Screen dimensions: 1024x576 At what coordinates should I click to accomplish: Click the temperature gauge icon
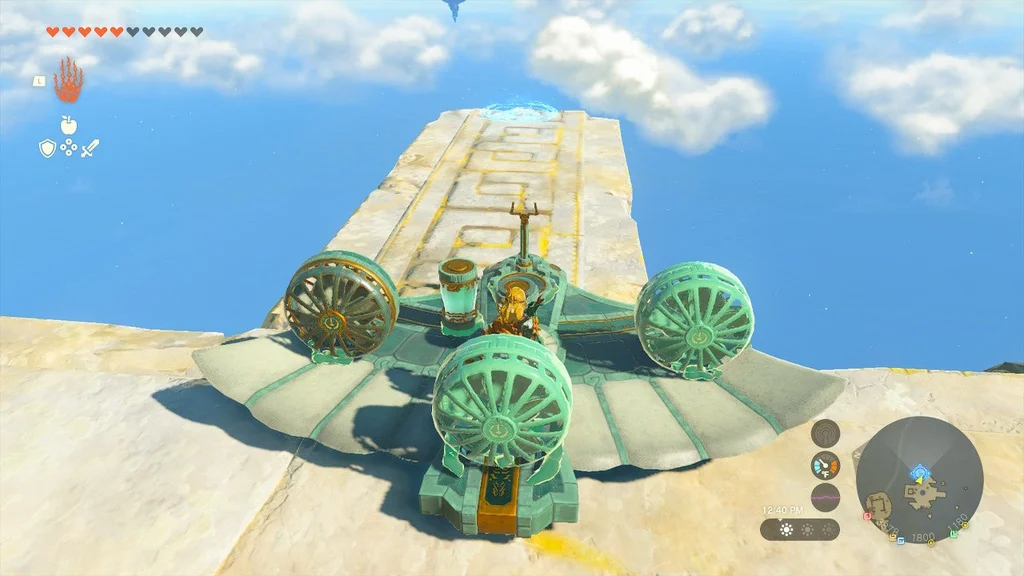[825, 465]
